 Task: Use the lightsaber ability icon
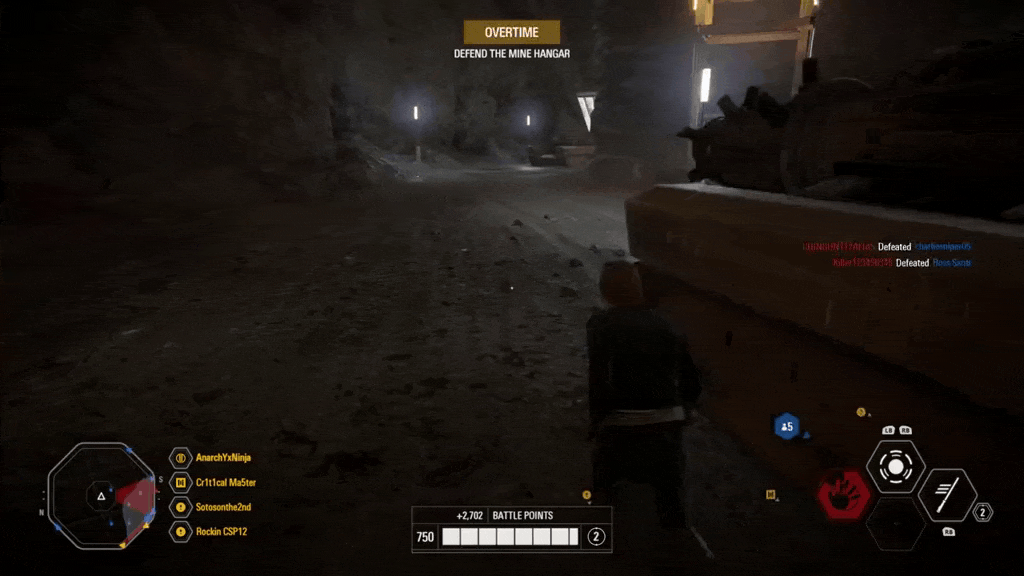947,494
